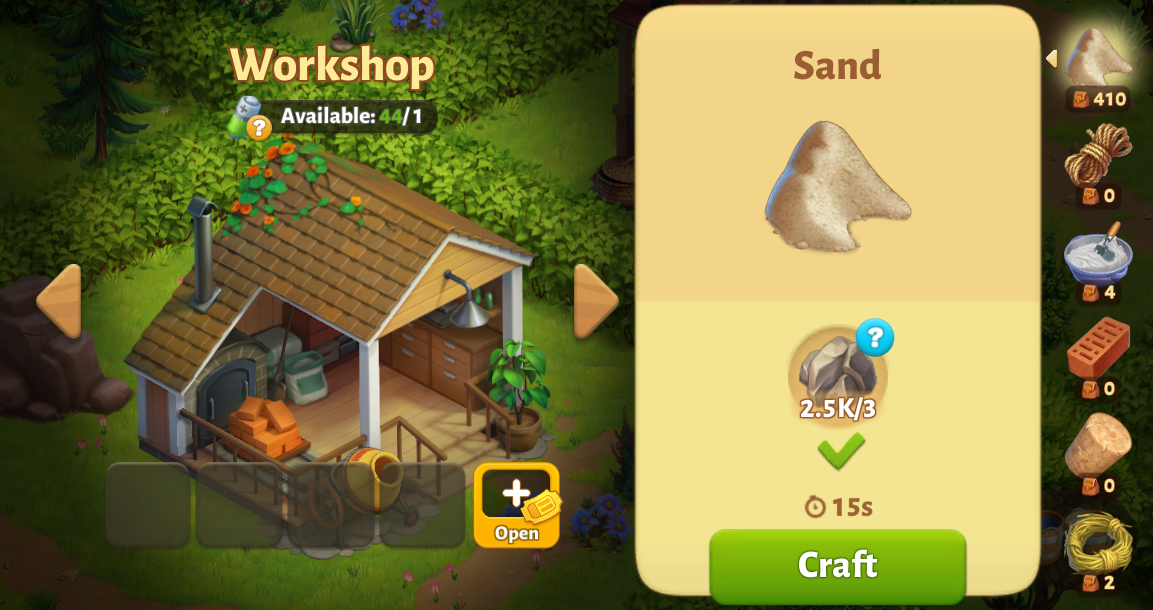
Task: Open the Available capacity help icon
Action: 258,127
